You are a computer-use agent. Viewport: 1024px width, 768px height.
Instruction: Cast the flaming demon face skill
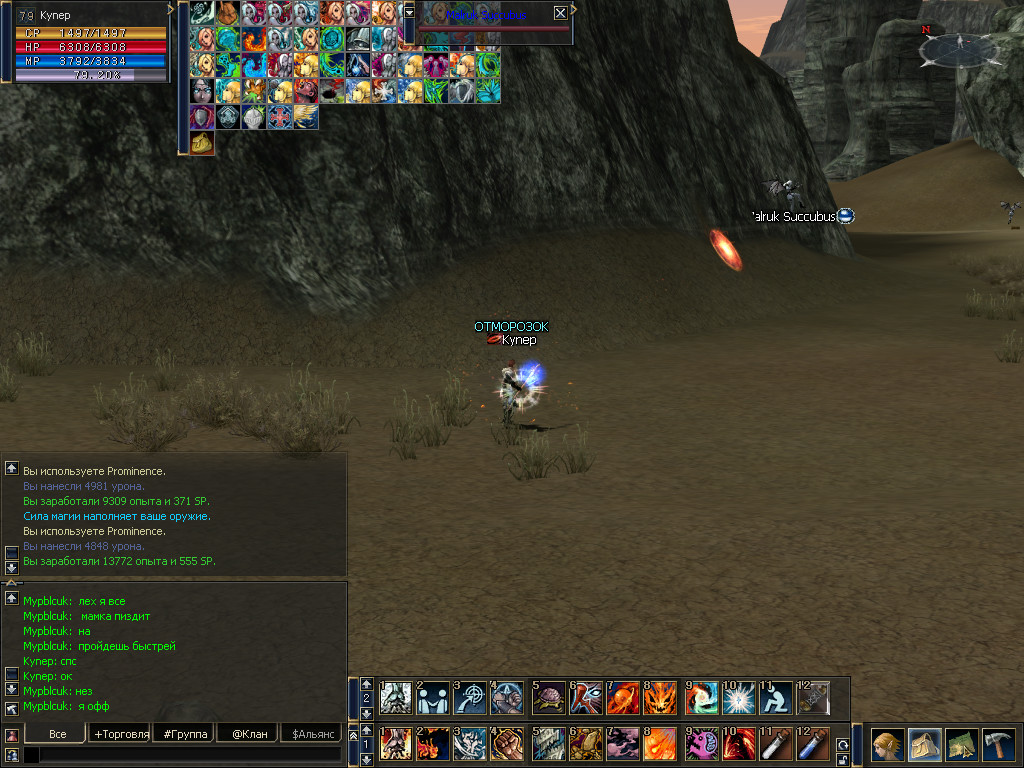click(660, 697)
